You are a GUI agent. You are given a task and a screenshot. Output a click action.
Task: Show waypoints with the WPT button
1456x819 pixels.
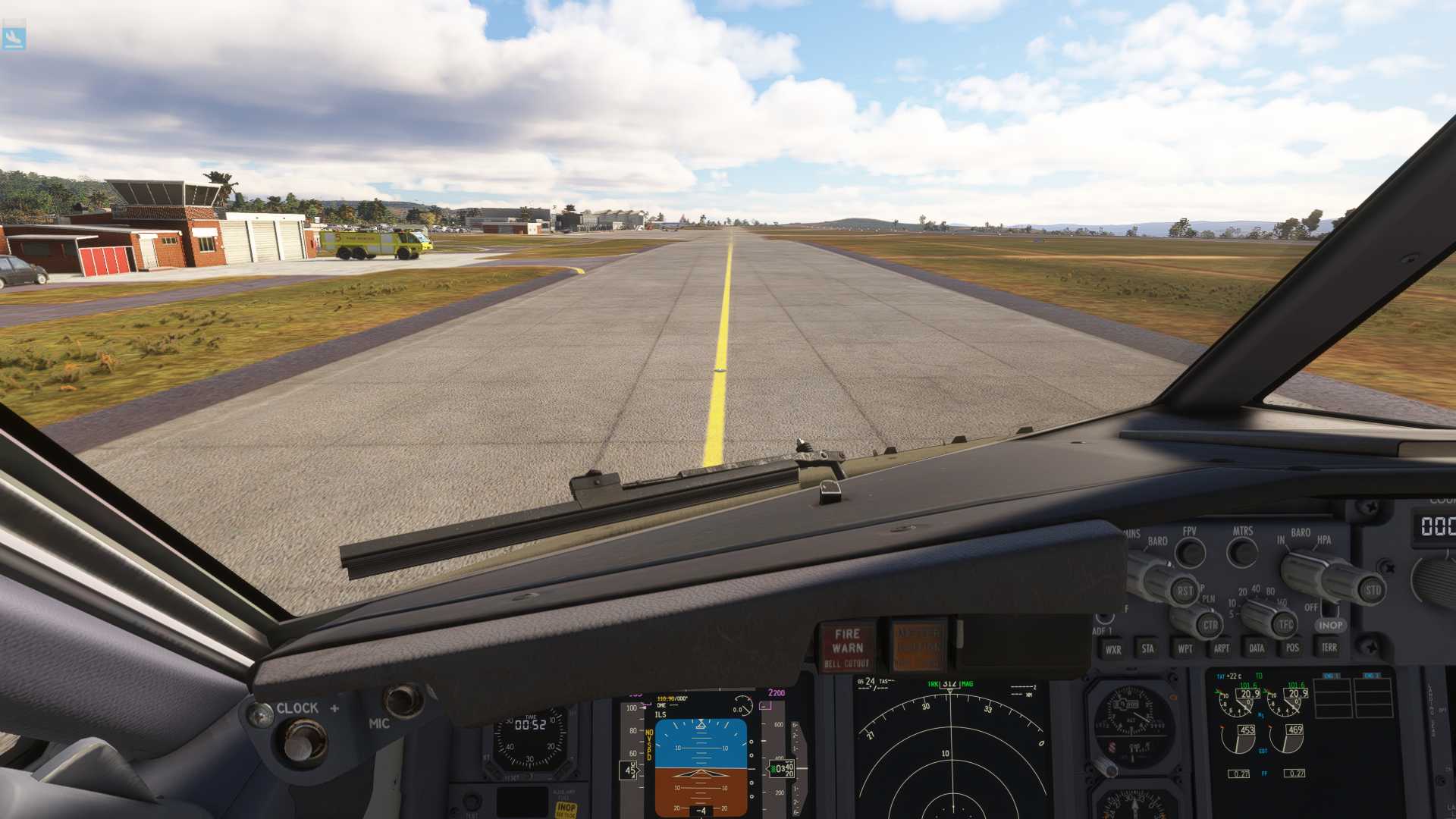pyautogui.click(x=1185, y=648)
